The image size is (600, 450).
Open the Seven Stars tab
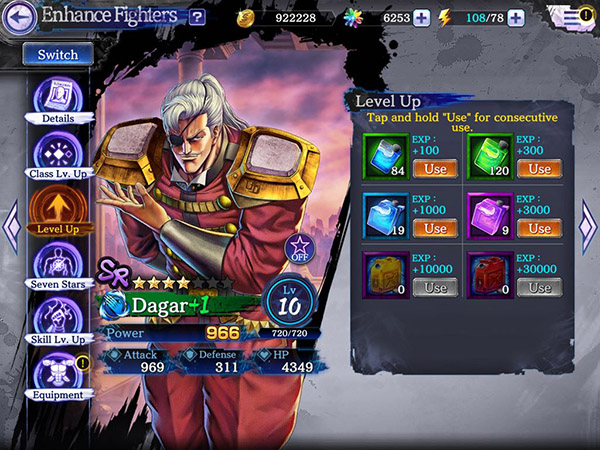pyautogui.click(x=57, y=263)
